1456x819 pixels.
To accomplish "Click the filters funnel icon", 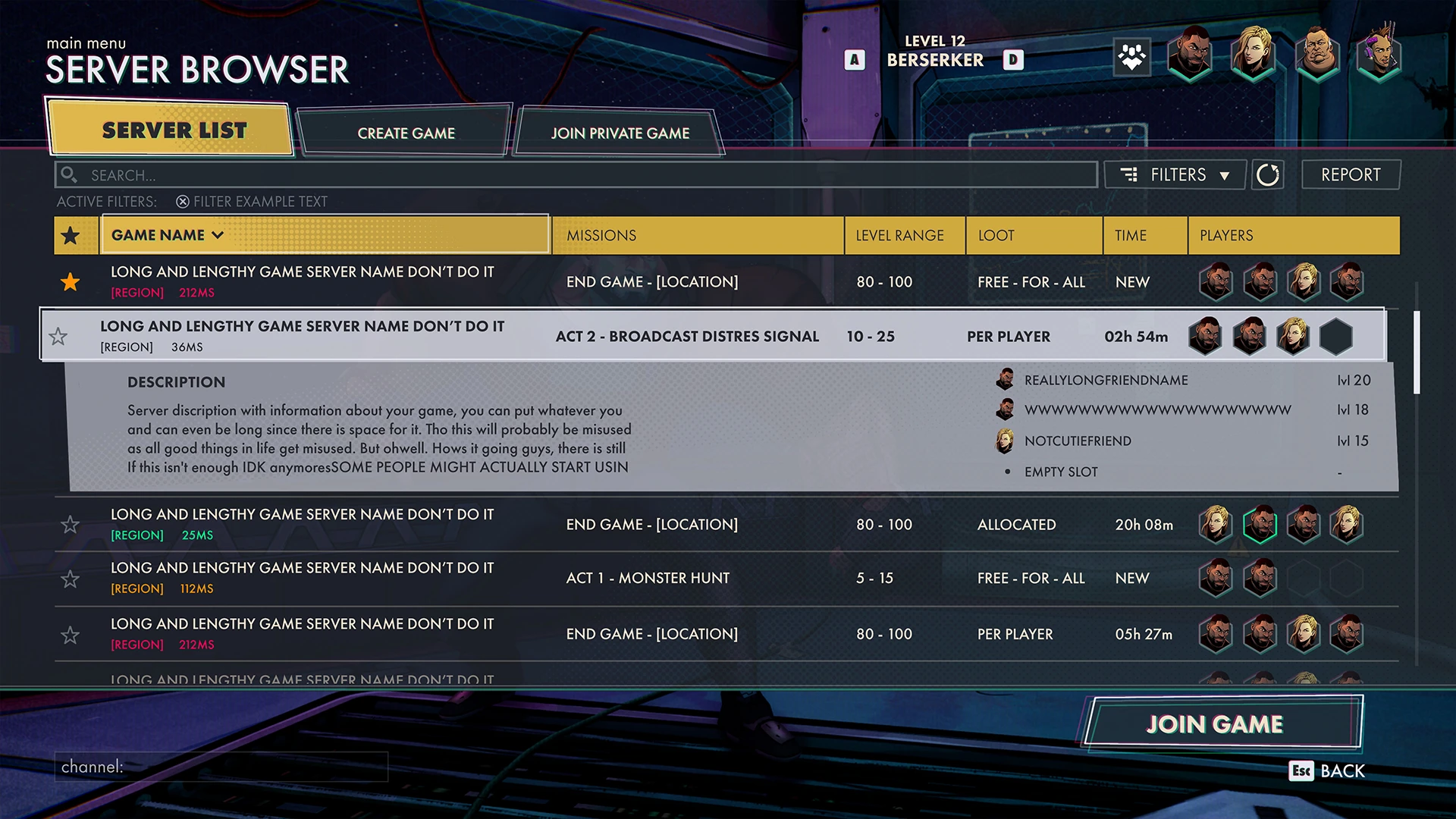I will [1130, 174].
